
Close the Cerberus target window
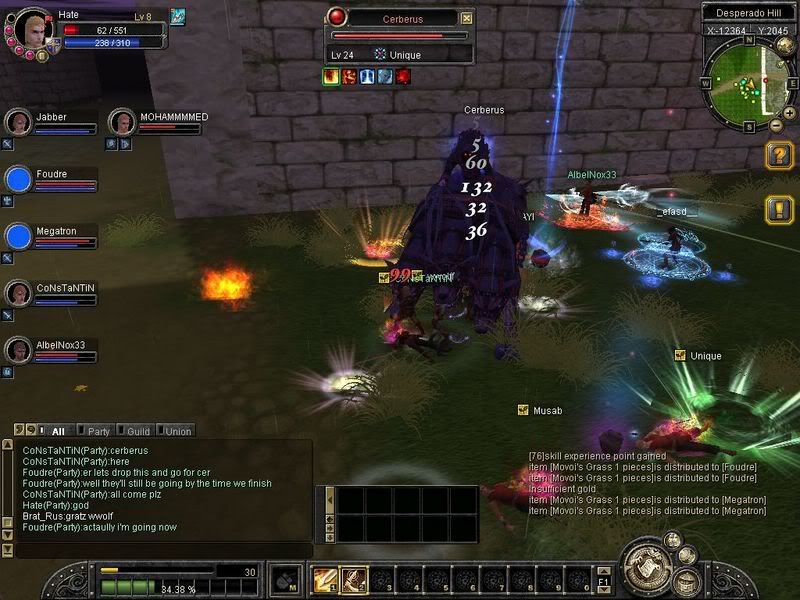[x=467, y=18]
